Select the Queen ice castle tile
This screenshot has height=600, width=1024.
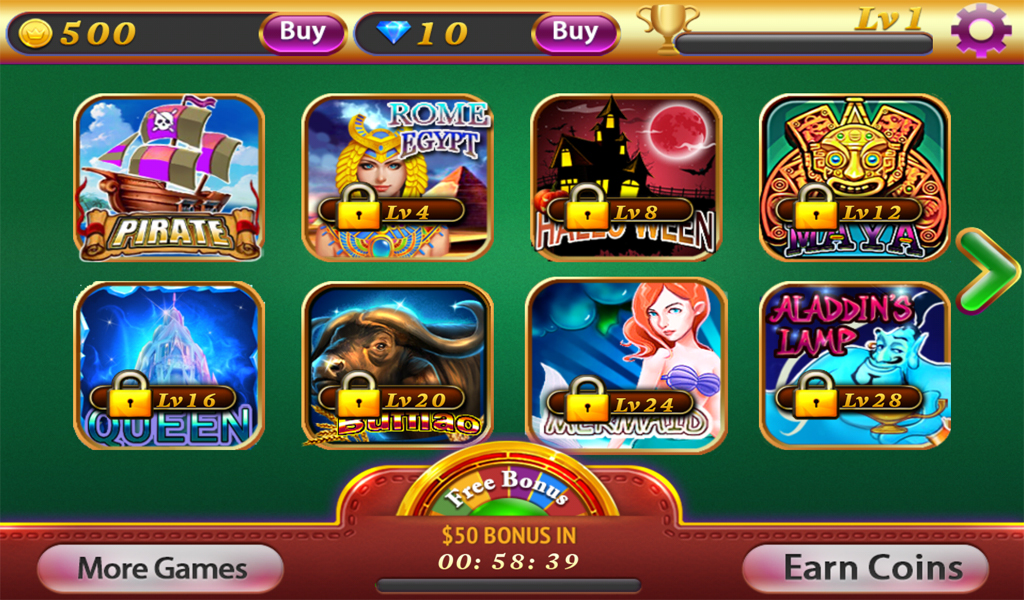[x=169, y=365]
